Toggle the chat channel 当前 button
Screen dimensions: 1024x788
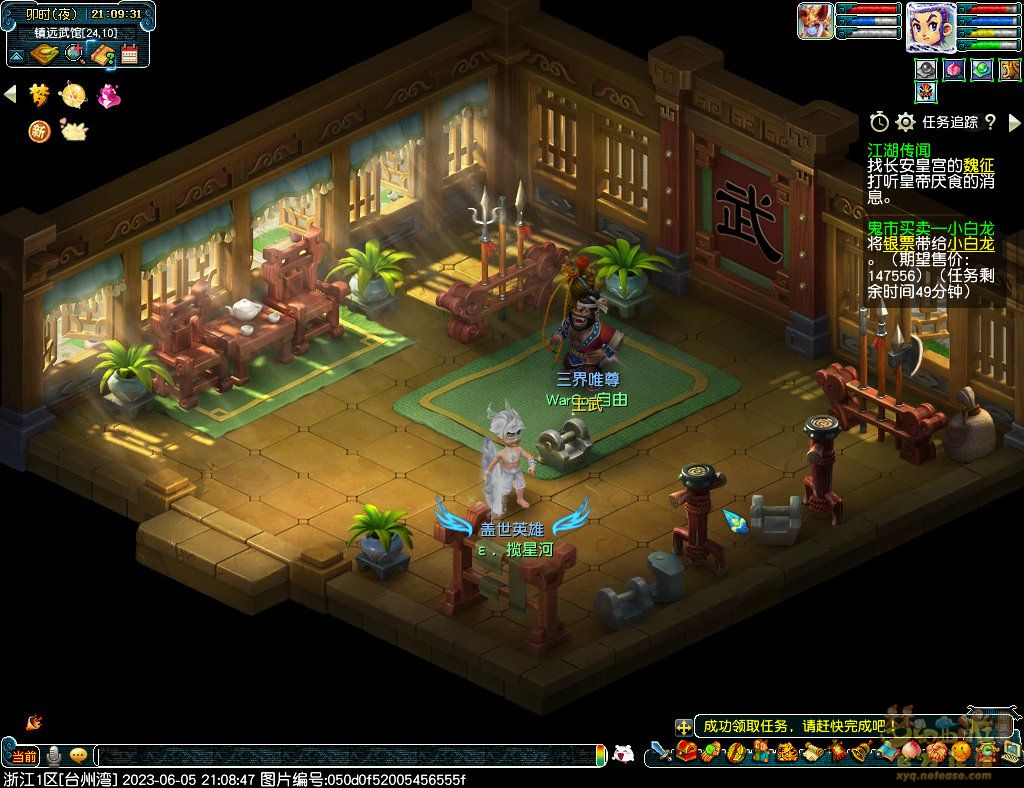[x=24, y=756]
